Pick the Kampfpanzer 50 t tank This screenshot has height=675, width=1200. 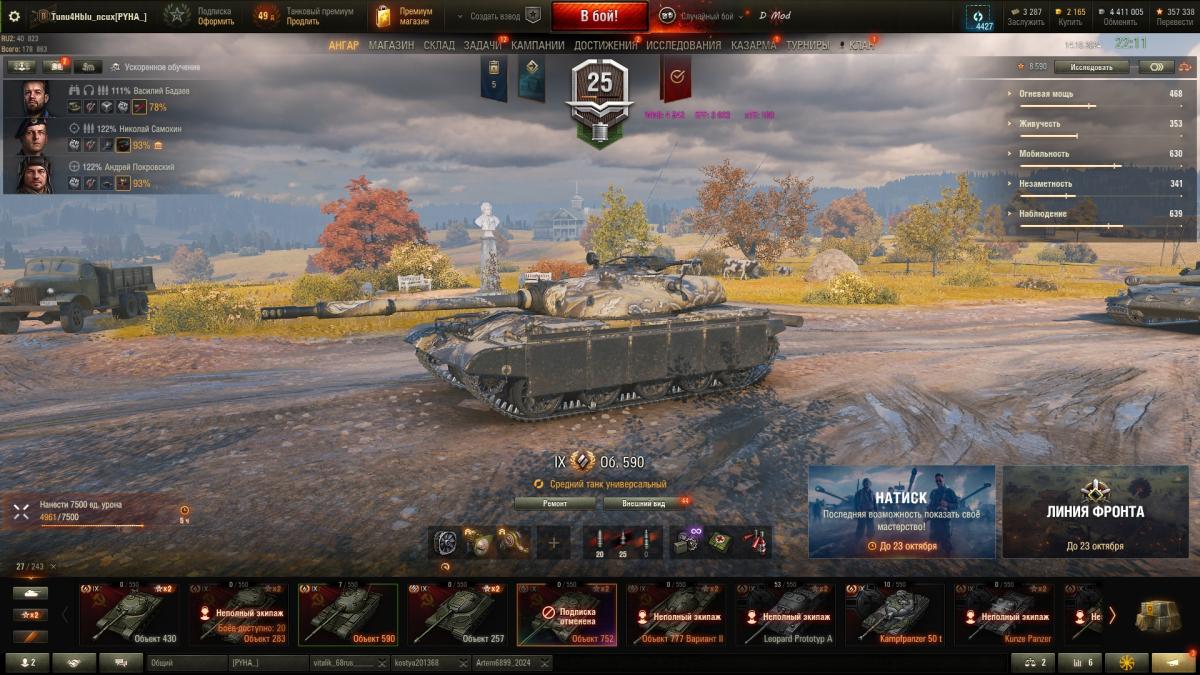(894, 615)
